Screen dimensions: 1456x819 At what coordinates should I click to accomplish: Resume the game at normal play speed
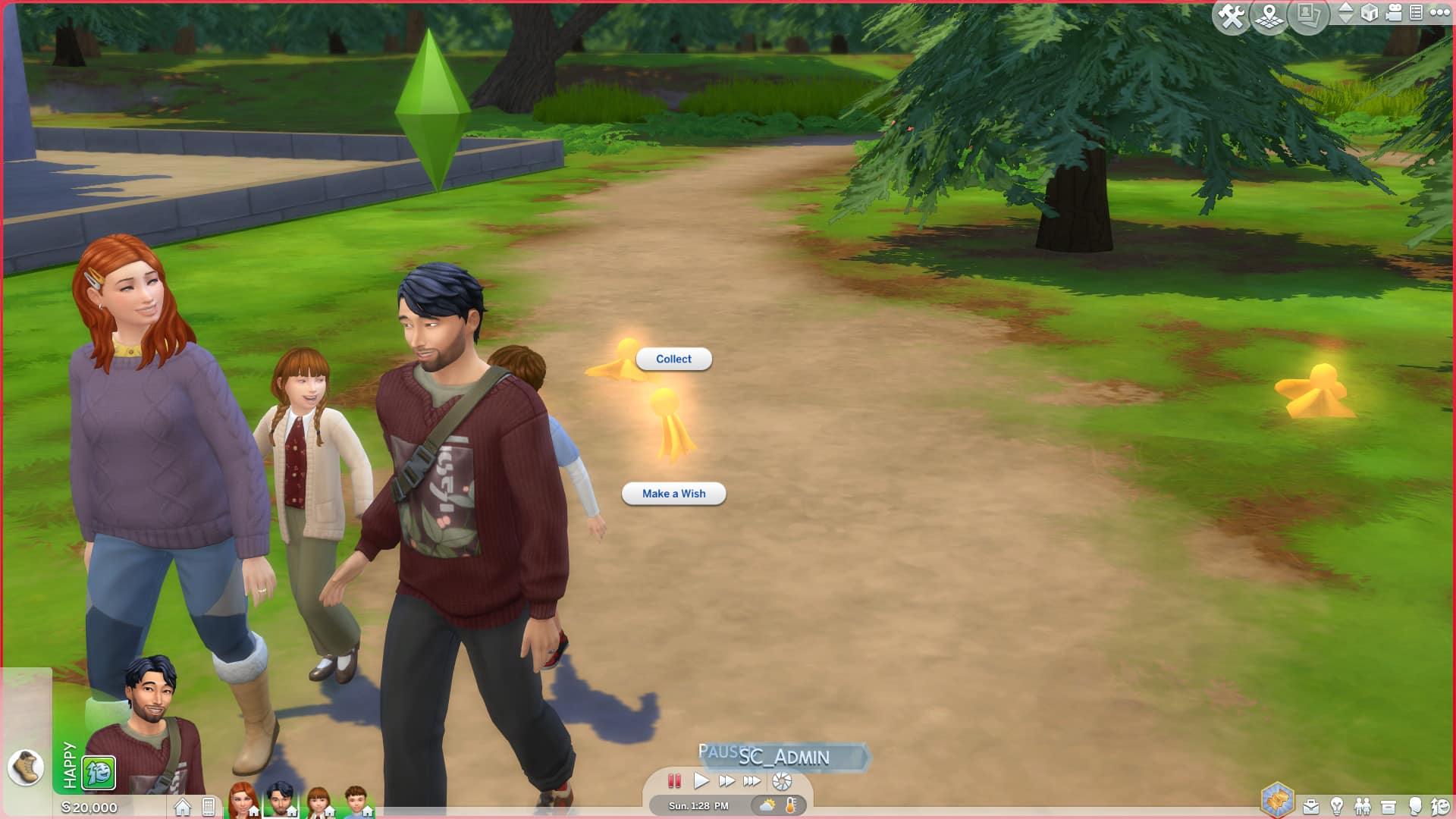701,781
